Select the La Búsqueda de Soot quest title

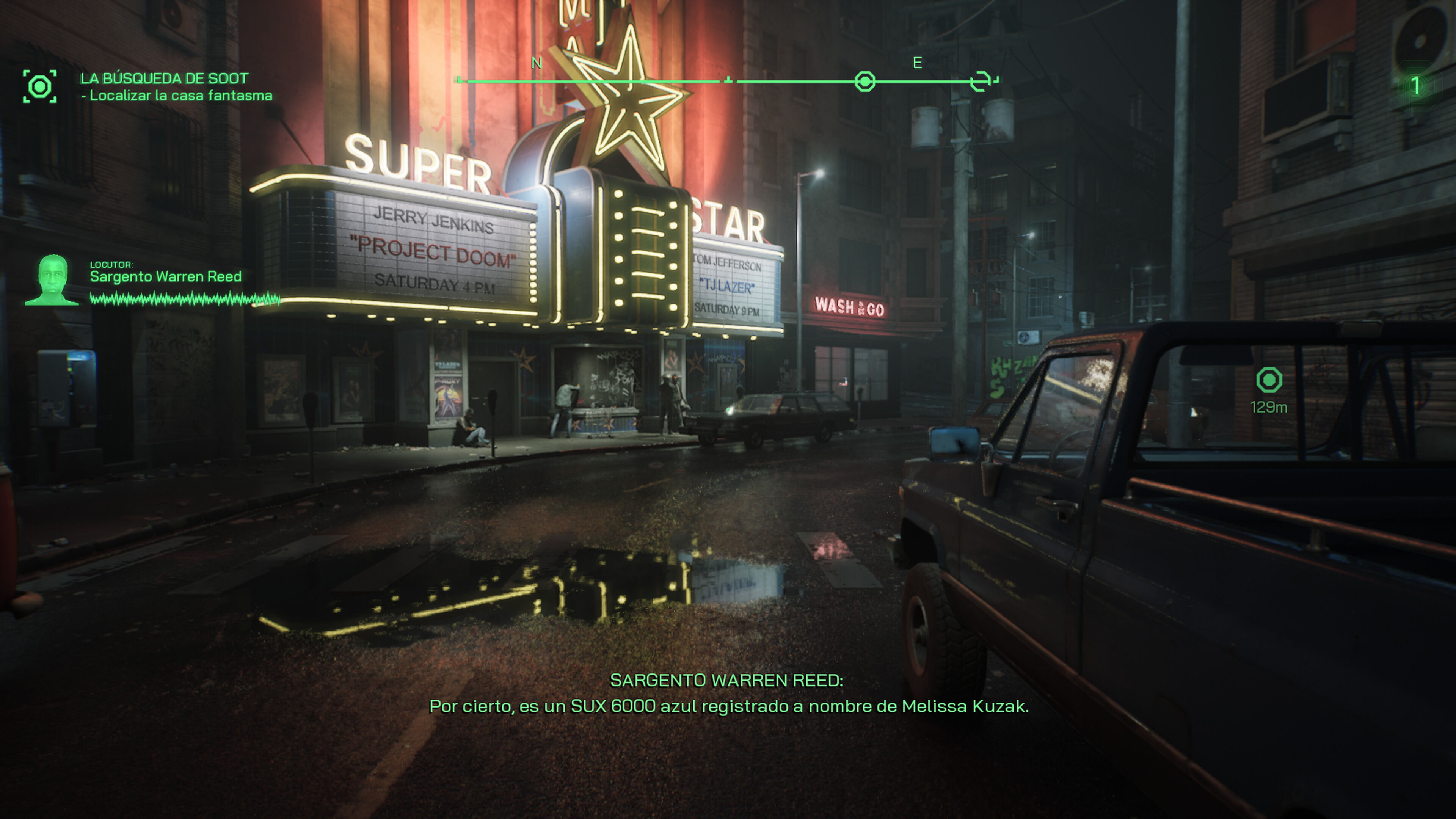[x=164, y=78]
